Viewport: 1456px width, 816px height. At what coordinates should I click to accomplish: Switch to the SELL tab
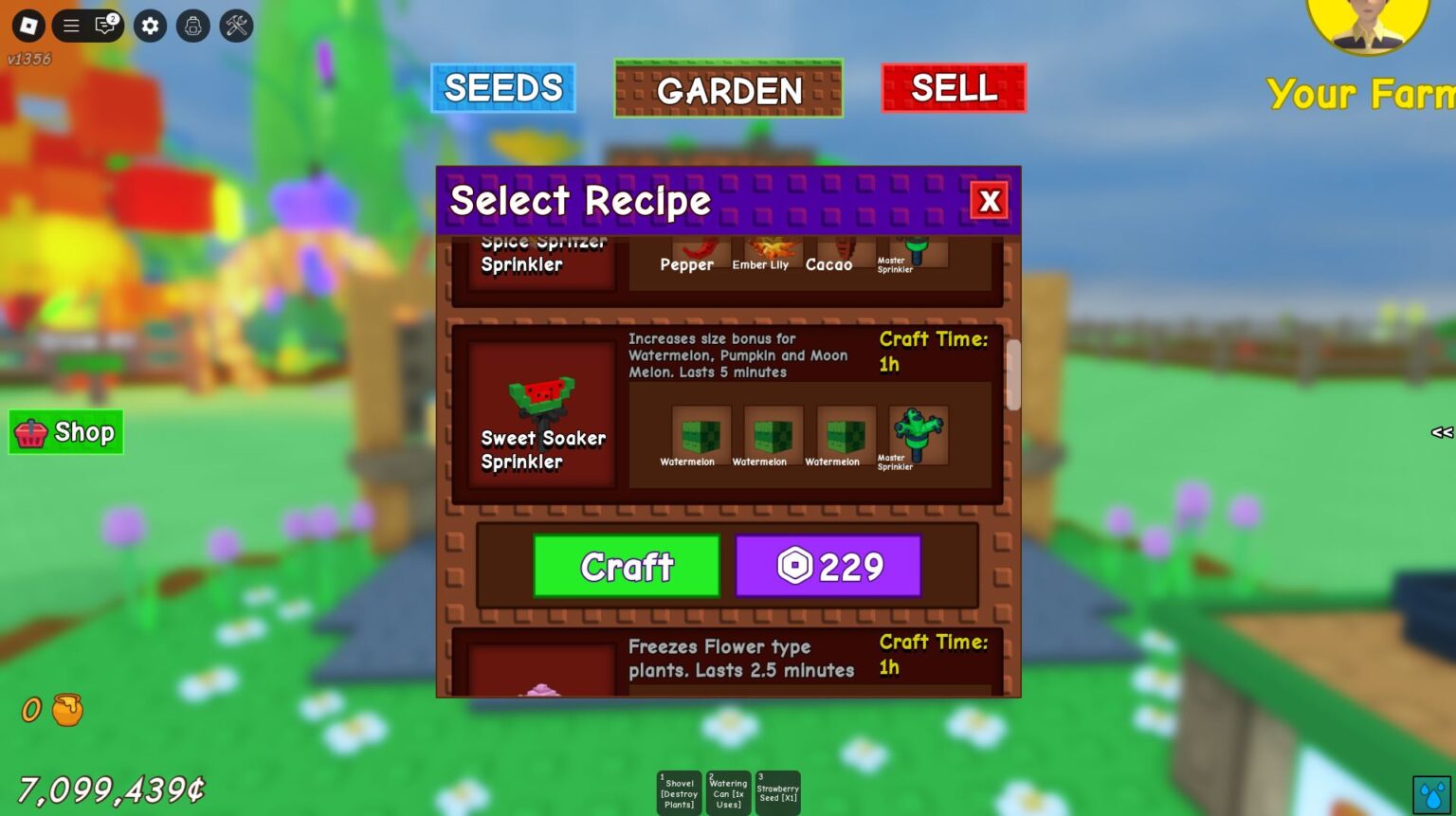click(954, 87)
